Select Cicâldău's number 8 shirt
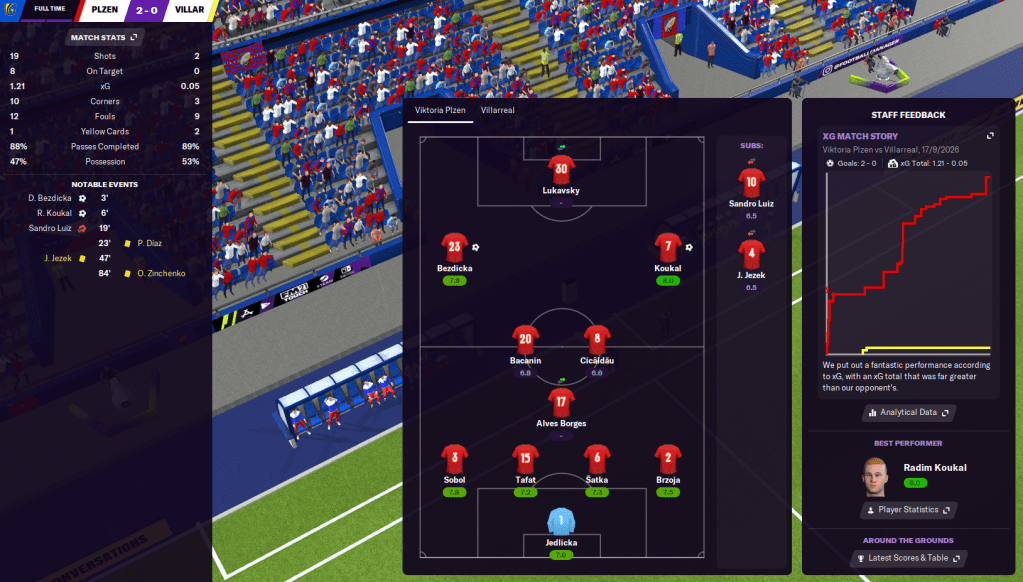The image size is (1023, 582). coord(597,338)
